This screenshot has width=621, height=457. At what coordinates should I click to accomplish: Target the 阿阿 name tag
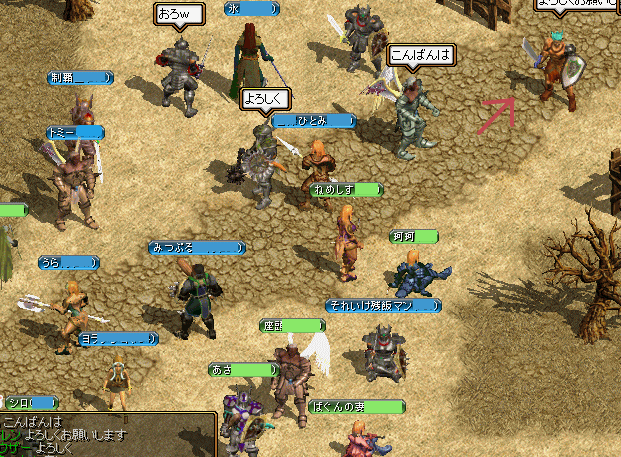414,237
